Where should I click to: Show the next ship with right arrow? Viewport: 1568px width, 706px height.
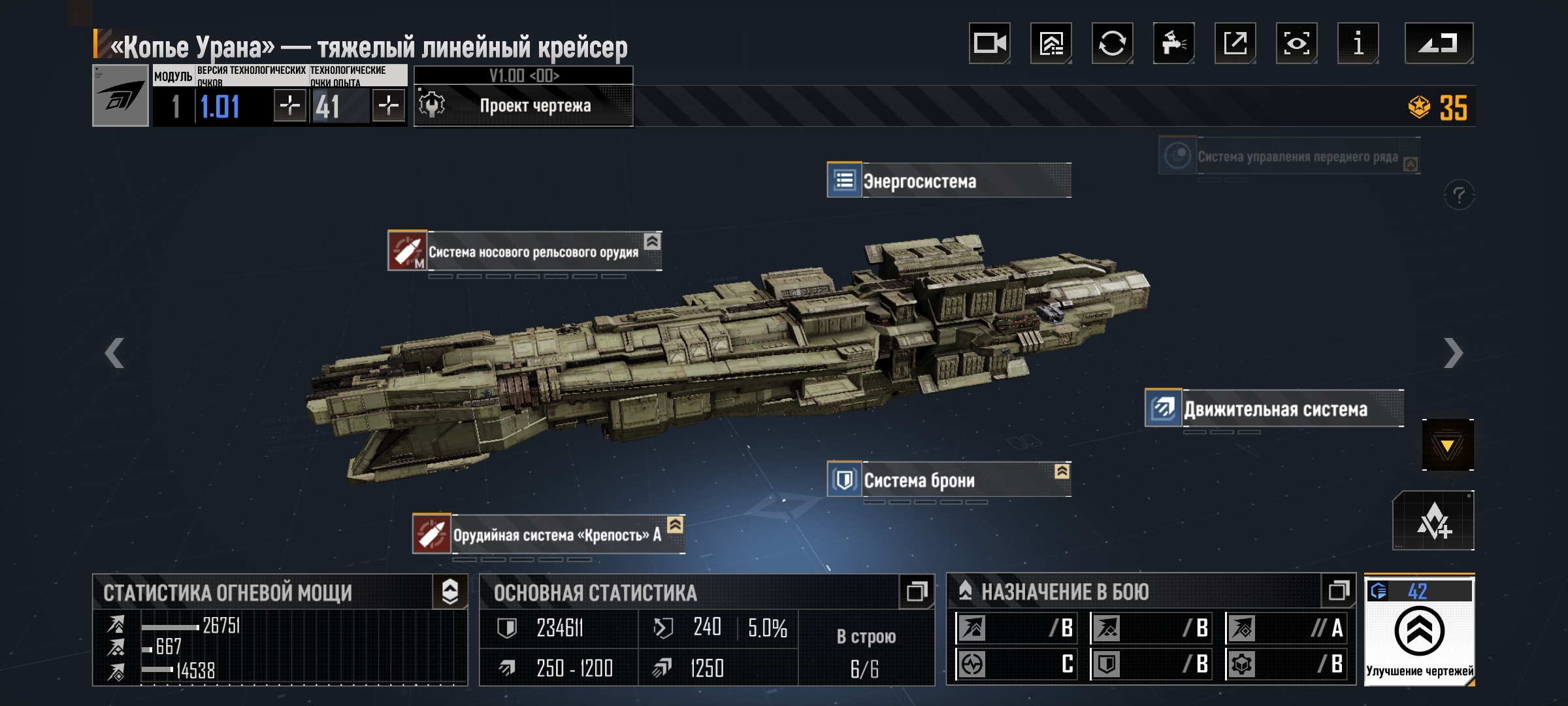[1453, 353]
